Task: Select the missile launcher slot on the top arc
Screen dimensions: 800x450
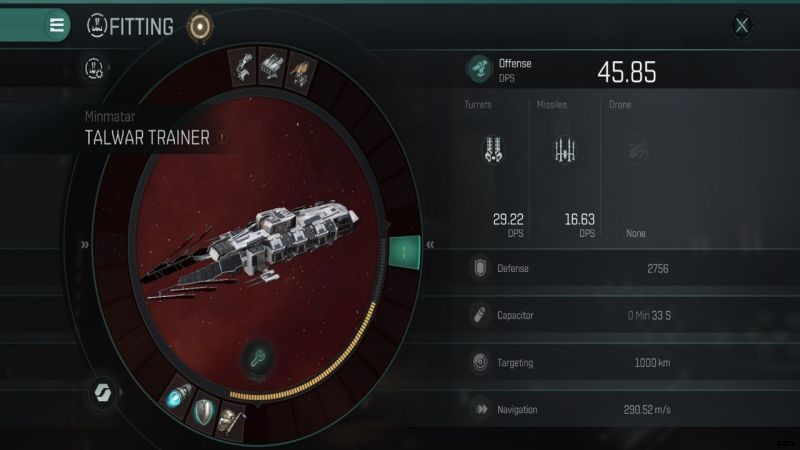Action: pyautogui.click(x=271, y=66)
